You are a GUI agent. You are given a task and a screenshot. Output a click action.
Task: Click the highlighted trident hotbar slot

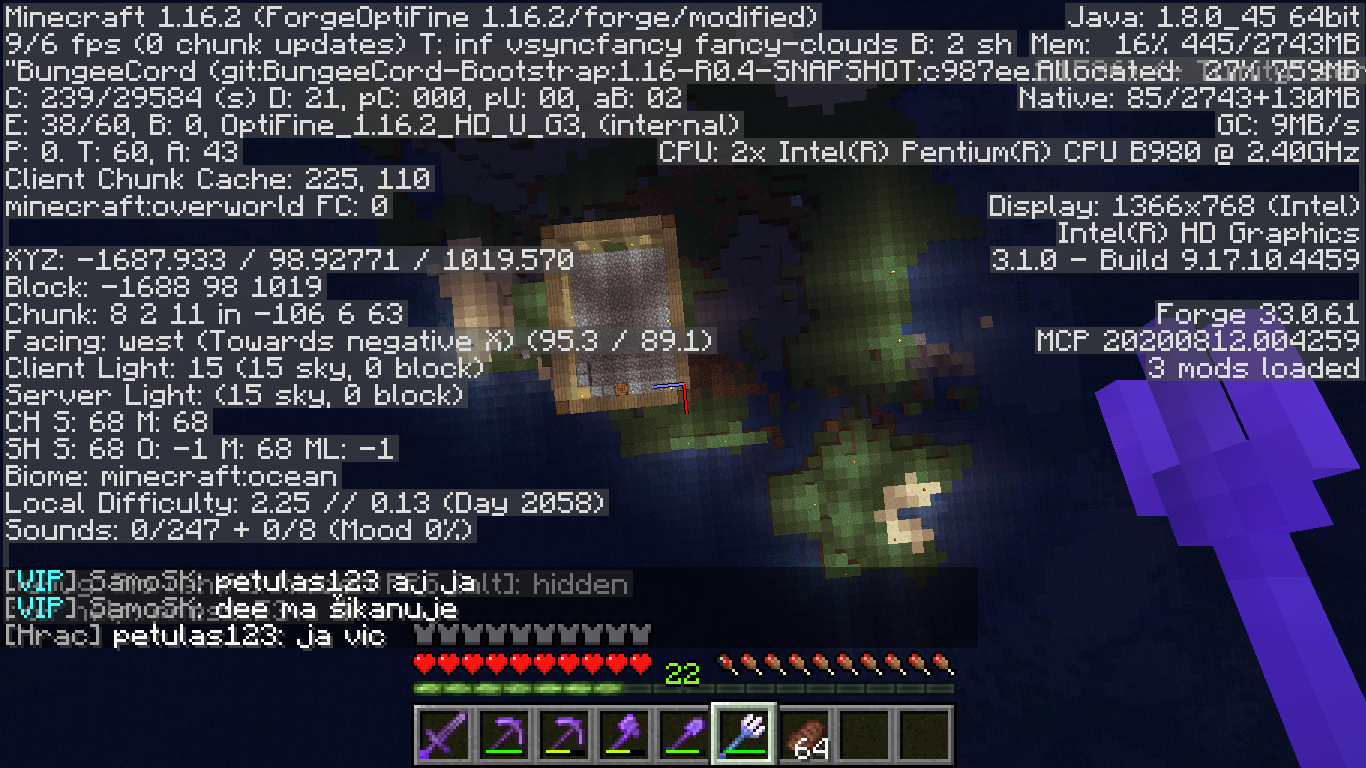[744, 734]
